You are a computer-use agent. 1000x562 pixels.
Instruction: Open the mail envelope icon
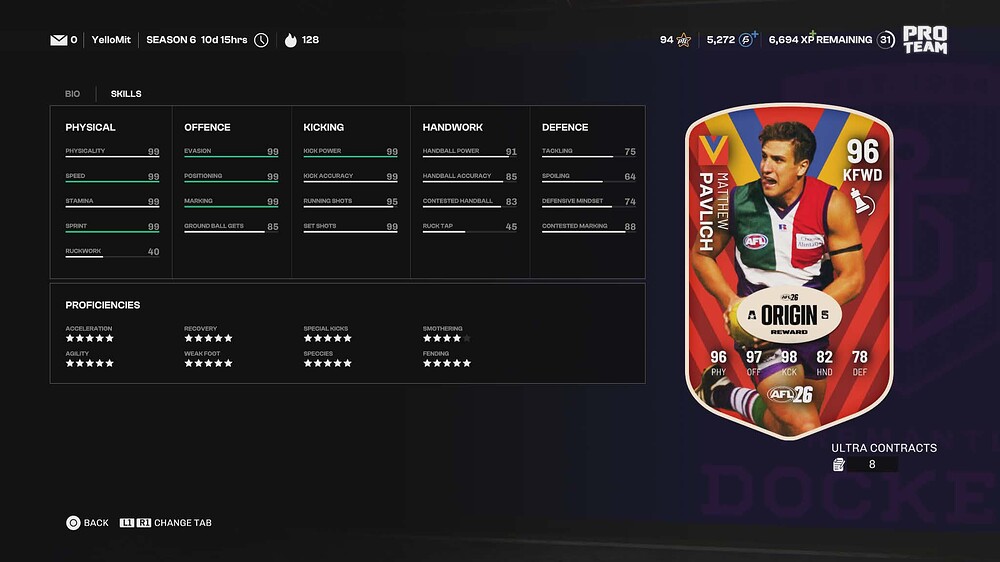click(58, 40)
